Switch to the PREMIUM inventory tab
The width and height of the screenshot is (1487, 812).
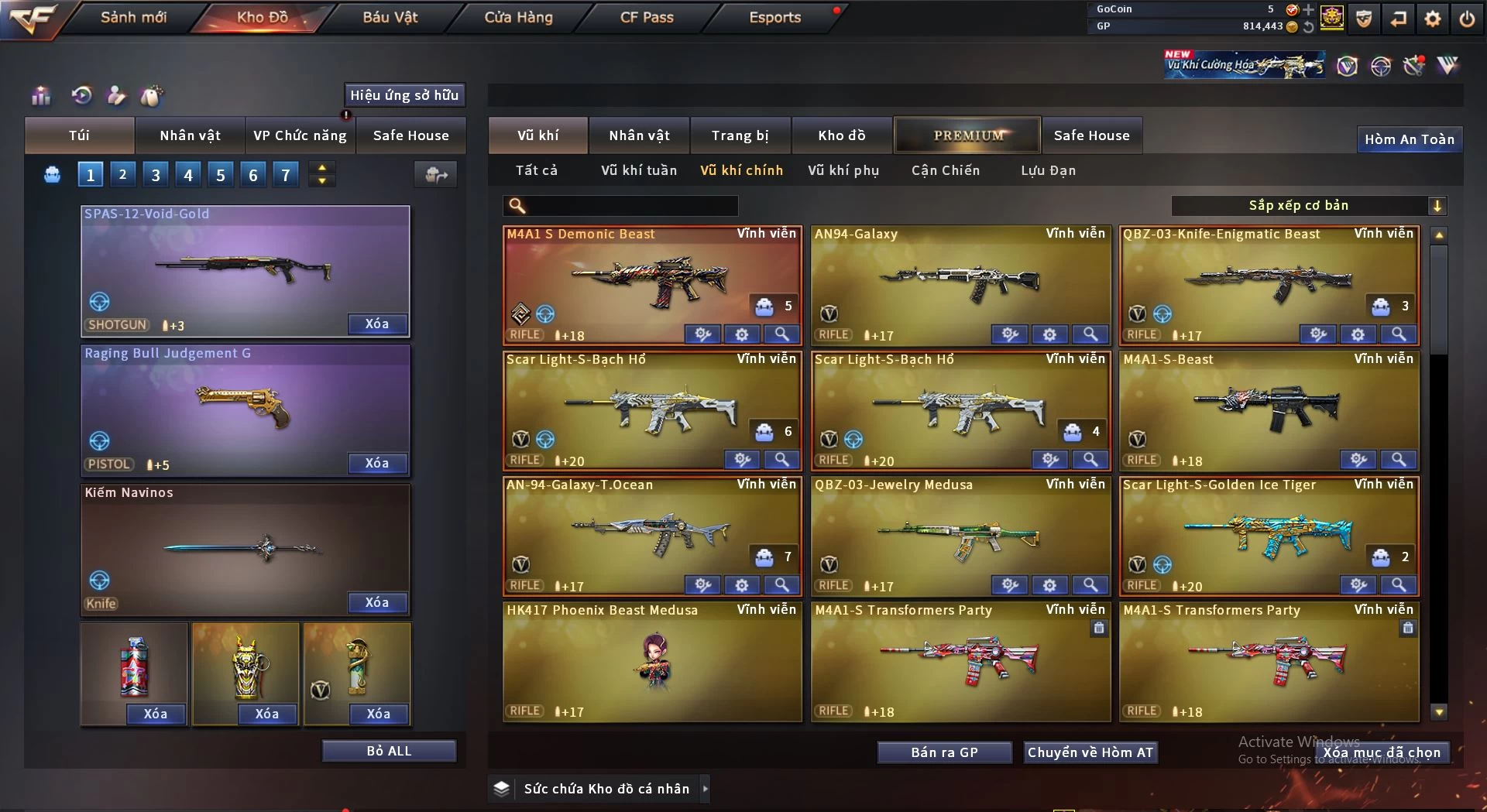[x=968, y=135]
